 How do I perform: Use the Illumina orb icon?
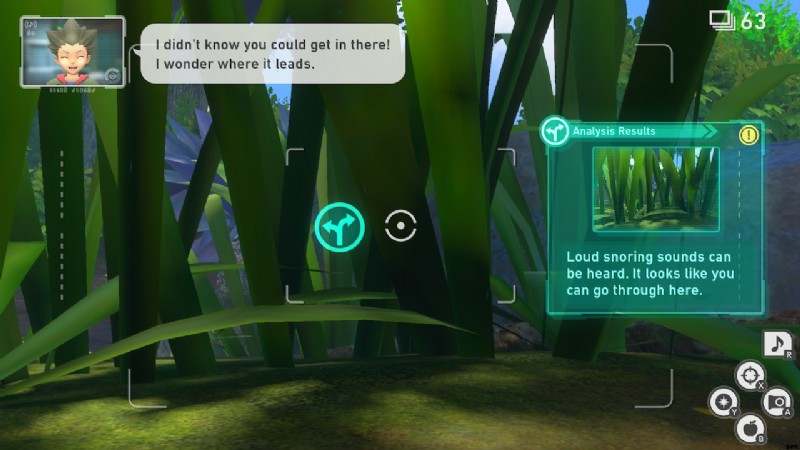tap(721, 403)
